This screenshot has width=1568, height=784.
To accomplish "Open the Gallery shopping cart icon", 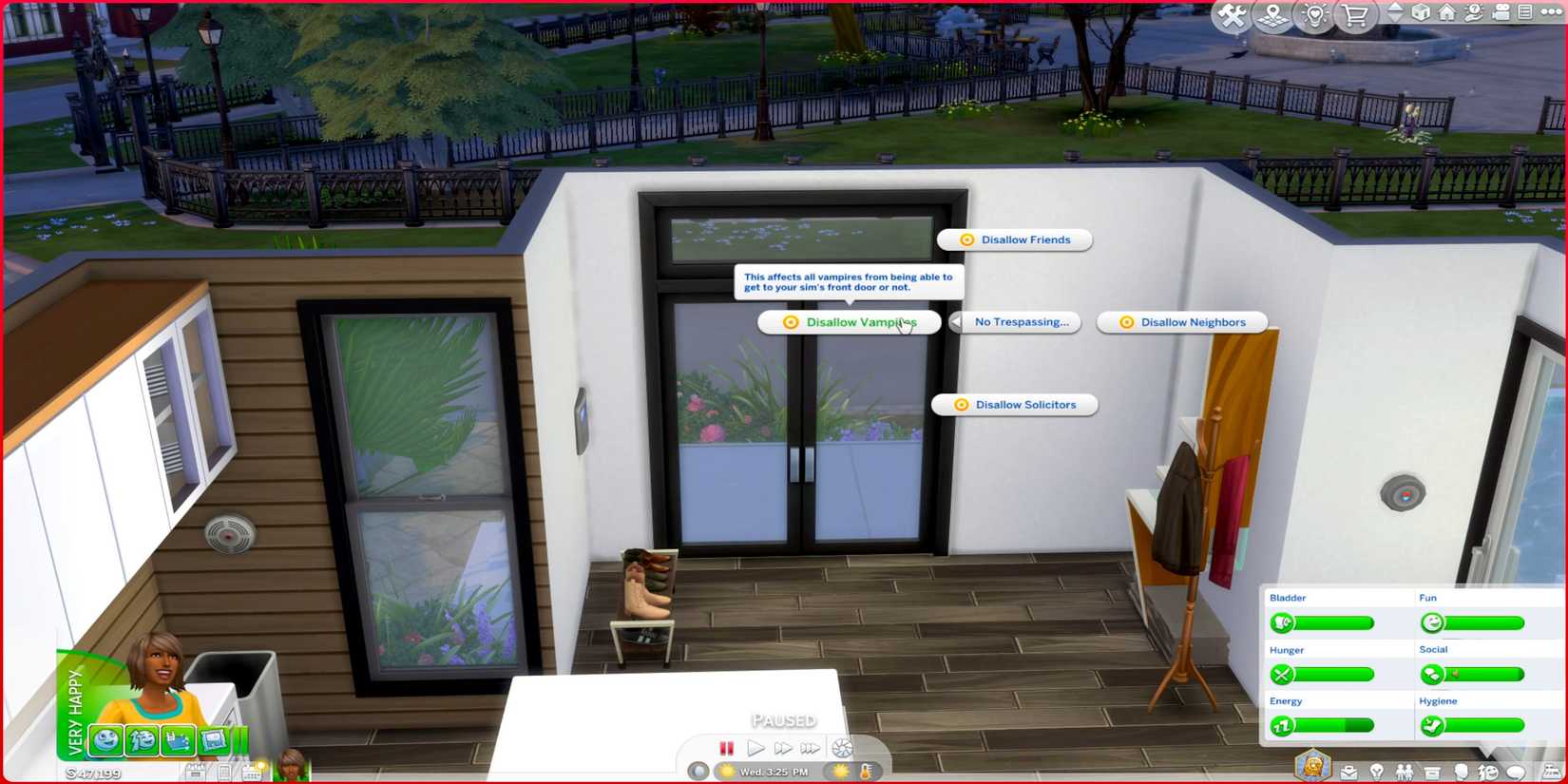I will point(1353,14).
